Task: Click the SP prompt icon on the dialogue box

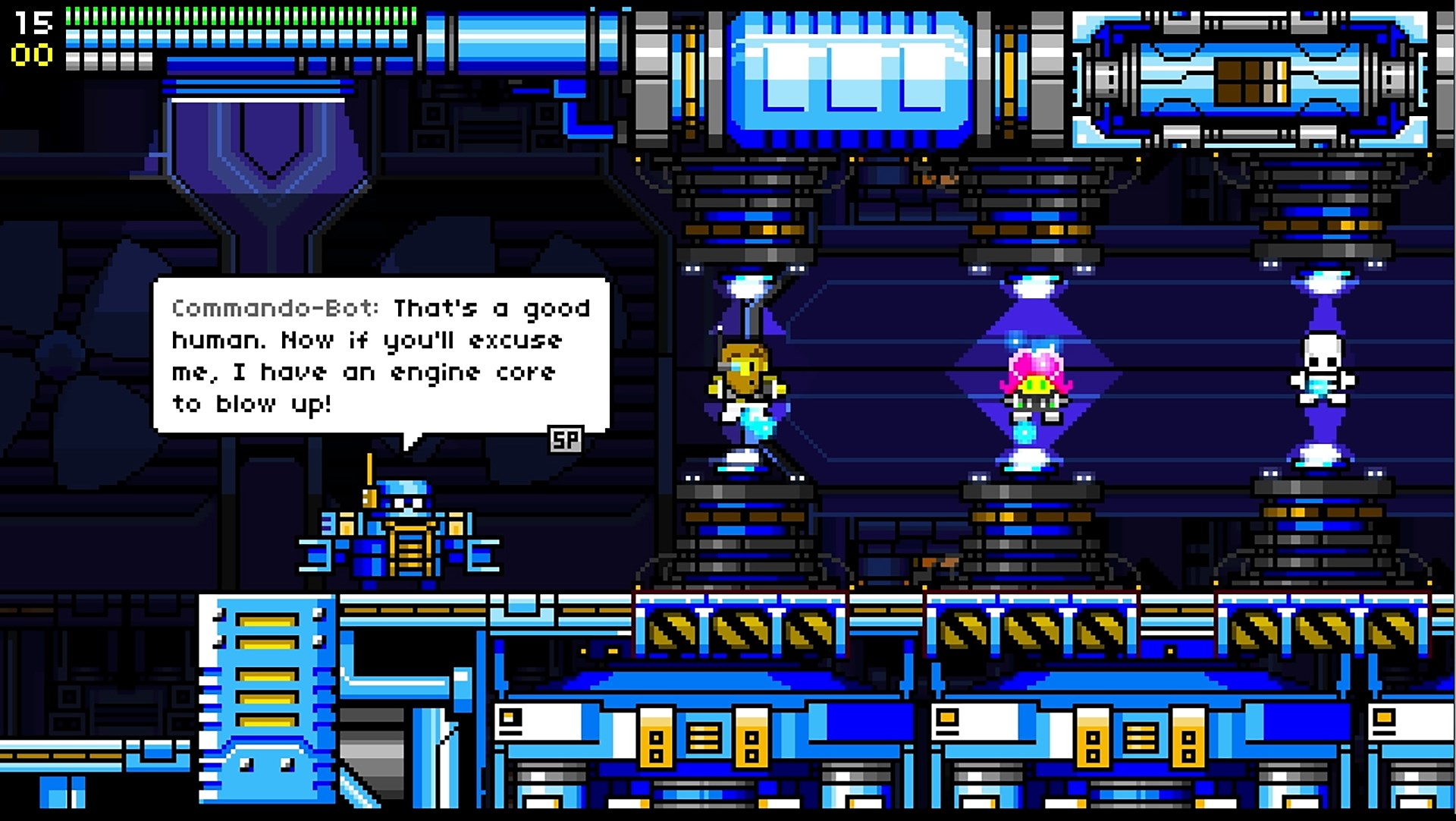Action: (x=565, y=439)
